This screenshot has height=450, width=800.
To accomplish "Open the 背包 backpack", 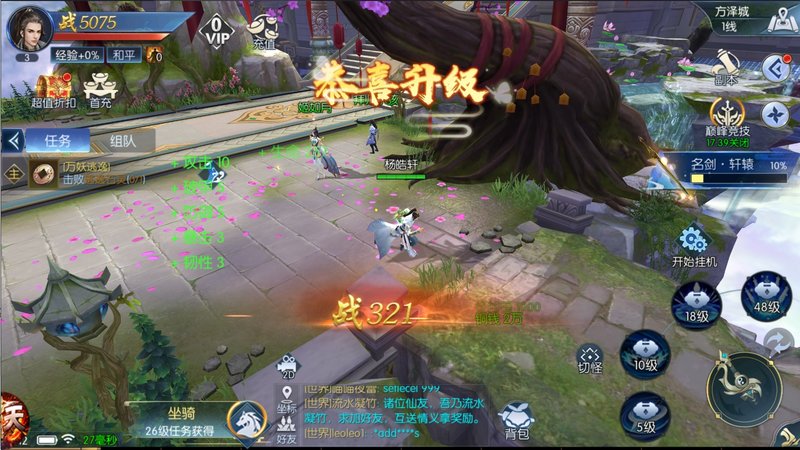I will click(x=516, y=418).
